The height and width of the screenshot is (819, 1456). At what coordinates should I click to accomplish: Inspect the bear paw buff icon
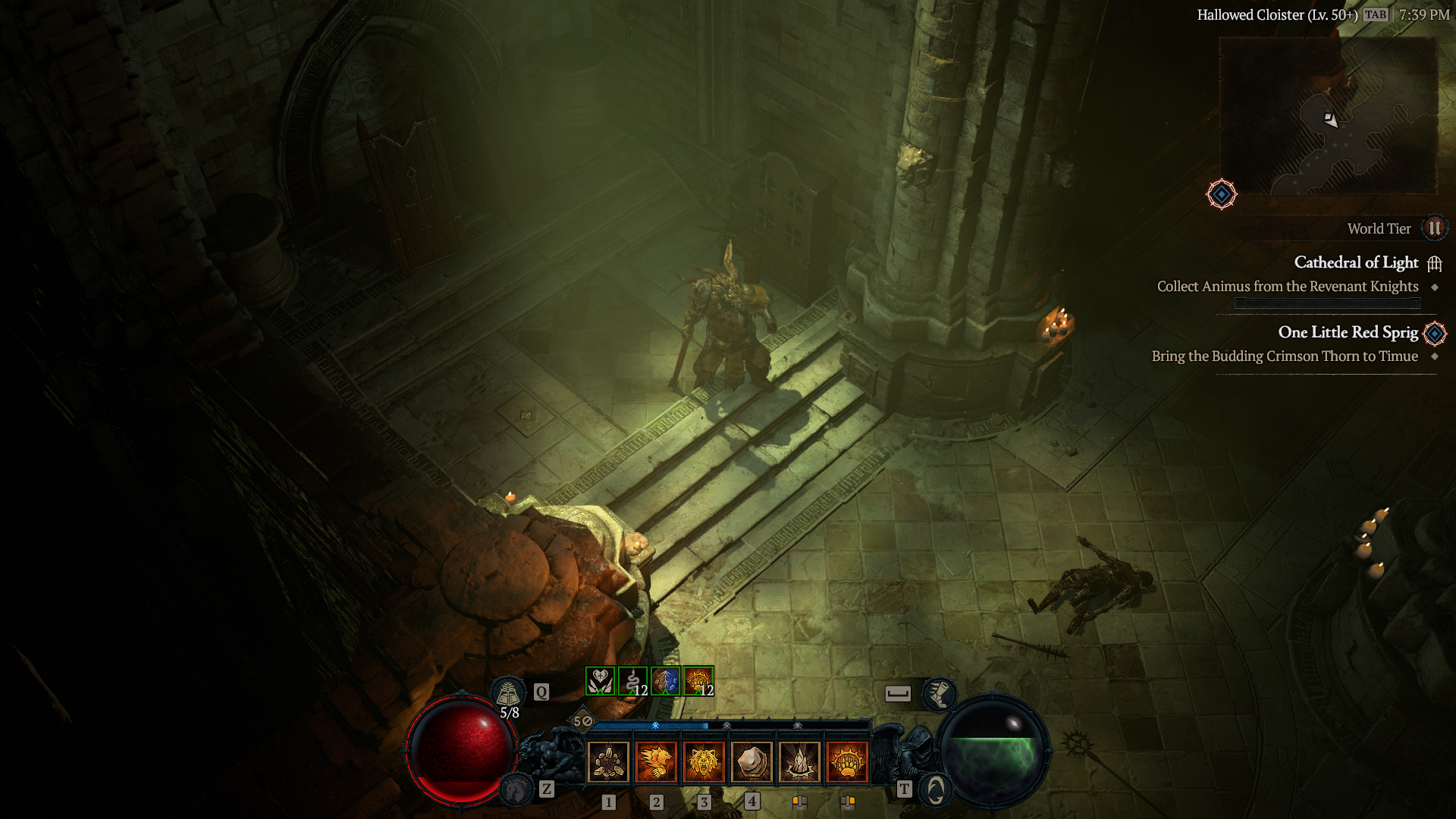click(698, 681)
